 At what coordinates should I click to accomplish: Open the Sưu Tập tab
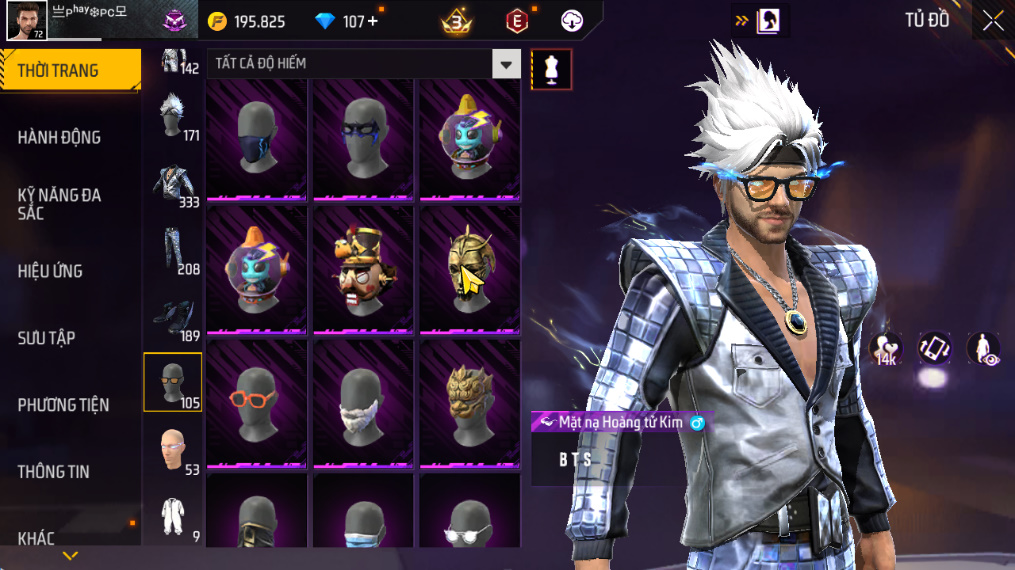[47, 338]
